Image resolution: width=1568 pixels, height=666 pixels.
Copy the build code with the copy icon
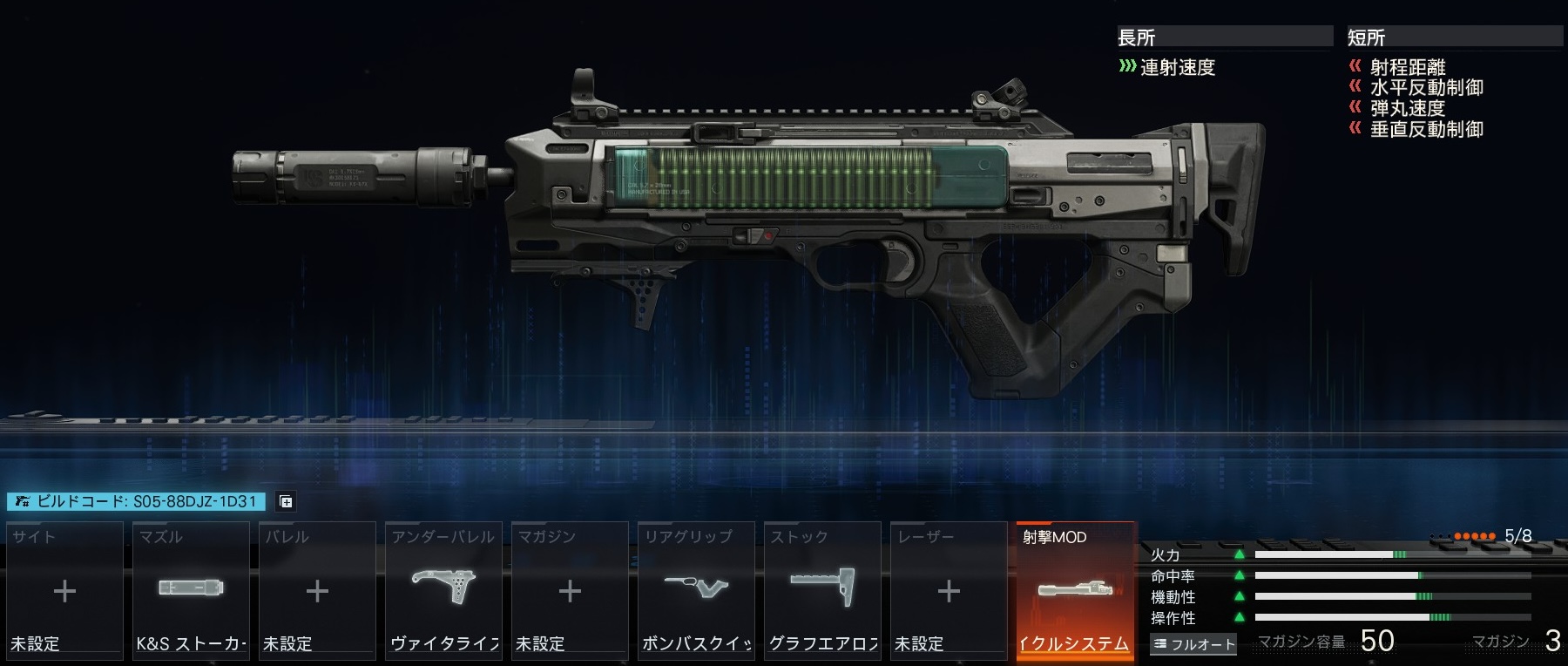285,501
